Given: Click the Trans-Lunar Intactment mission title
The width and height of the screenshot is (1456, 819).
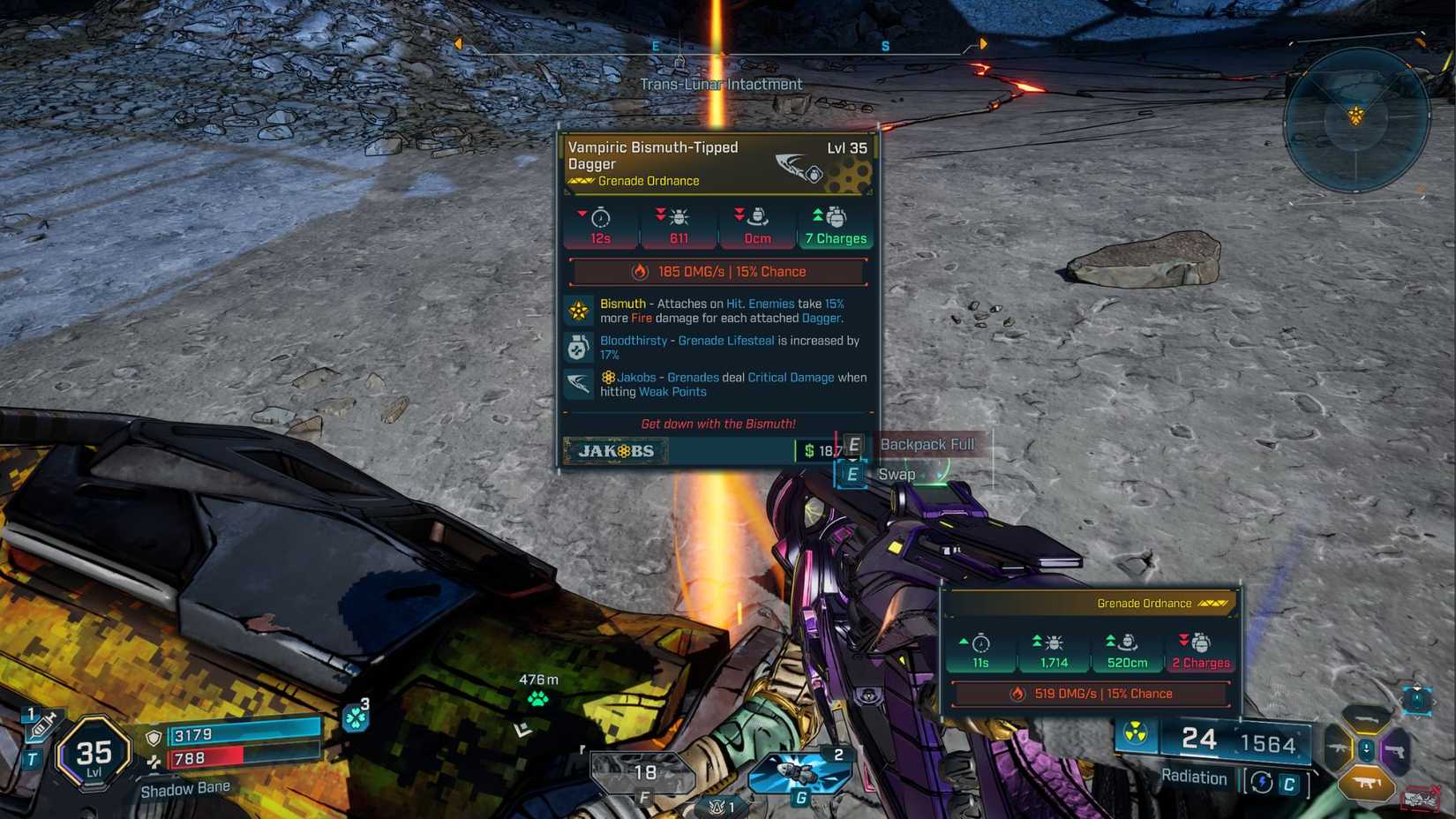Looking at the screenshot, I should [722, 84].
